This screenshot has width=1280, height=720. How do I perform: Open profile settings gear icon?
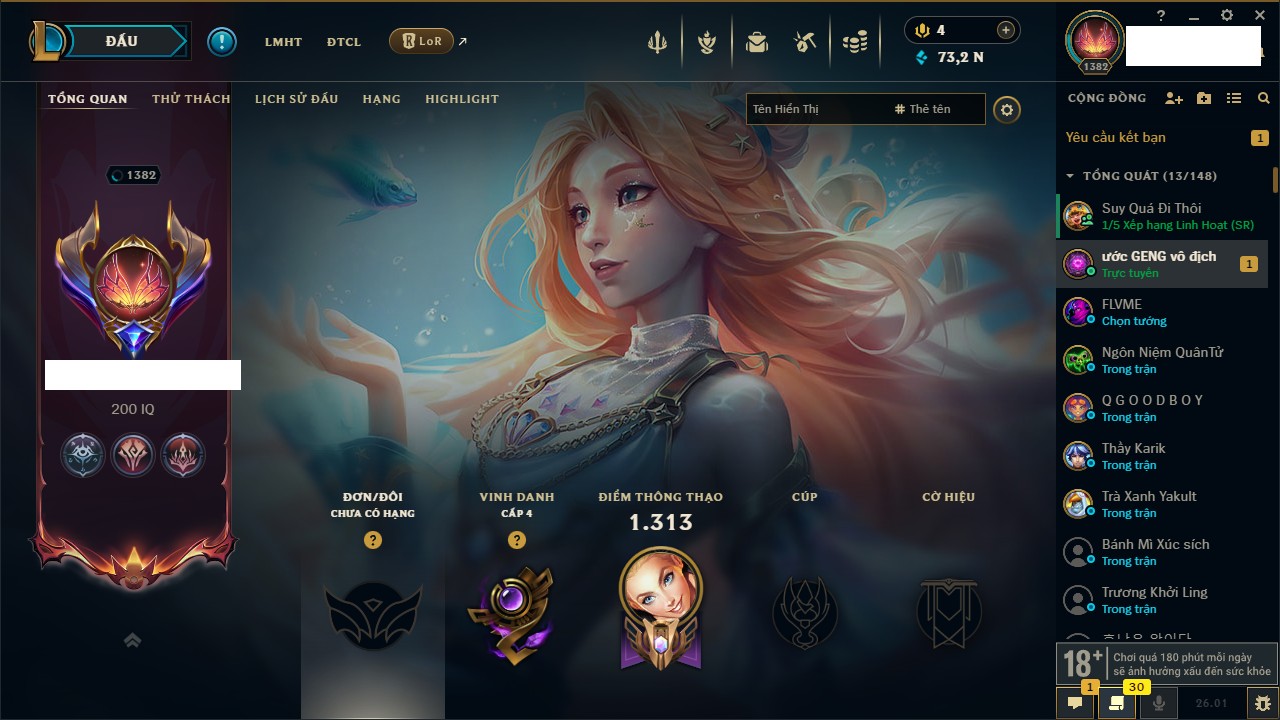tap(1007, 109)
